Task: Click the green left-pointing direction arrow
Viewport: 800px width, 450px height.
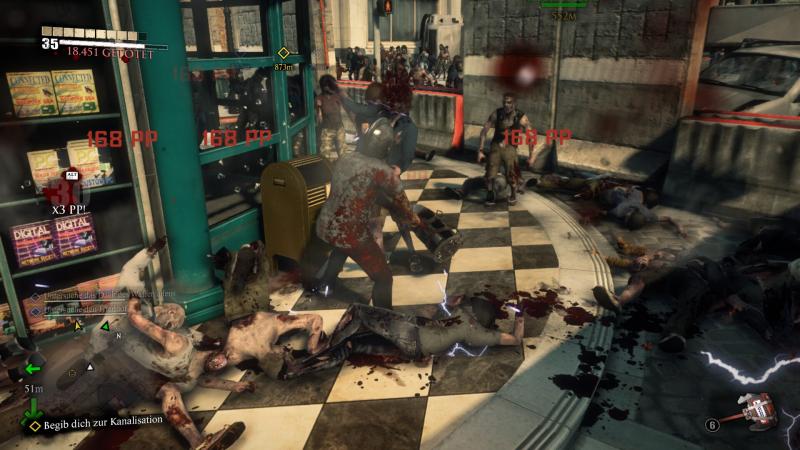Action: (x=33, y=367)
